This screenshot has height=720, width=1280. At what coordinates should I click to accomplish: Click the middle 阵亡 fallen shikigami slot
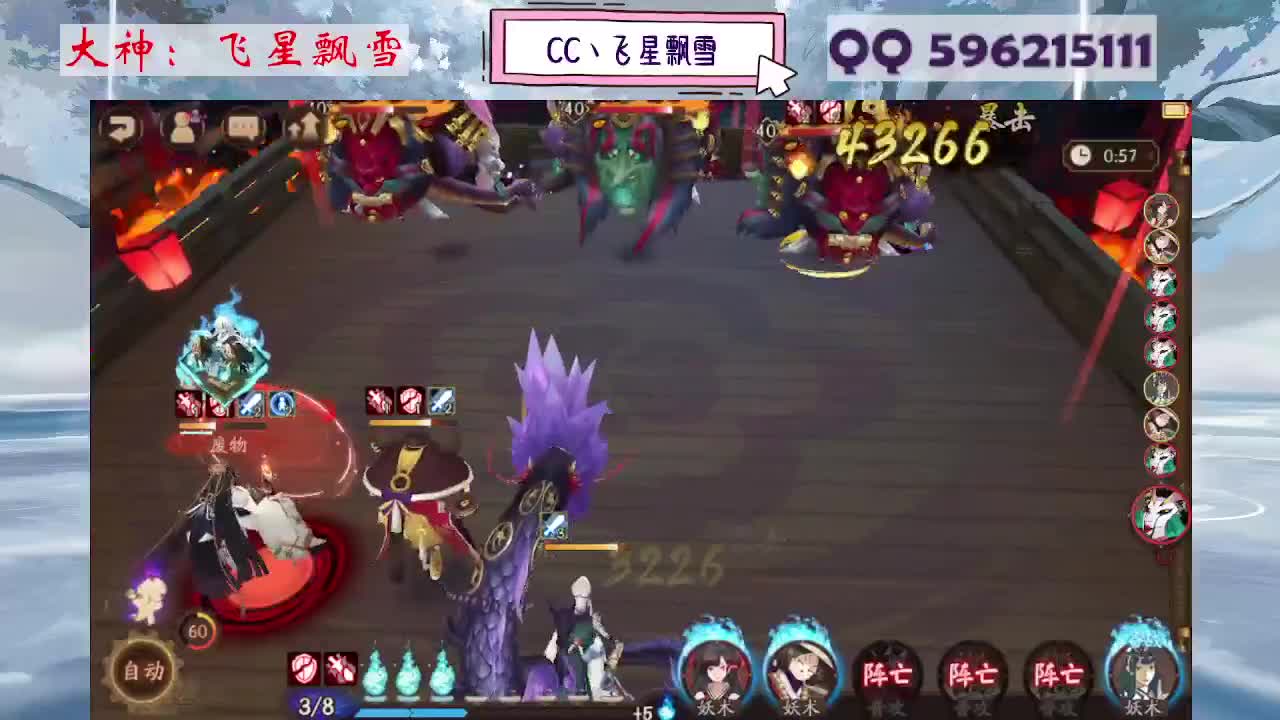[972, 670]
